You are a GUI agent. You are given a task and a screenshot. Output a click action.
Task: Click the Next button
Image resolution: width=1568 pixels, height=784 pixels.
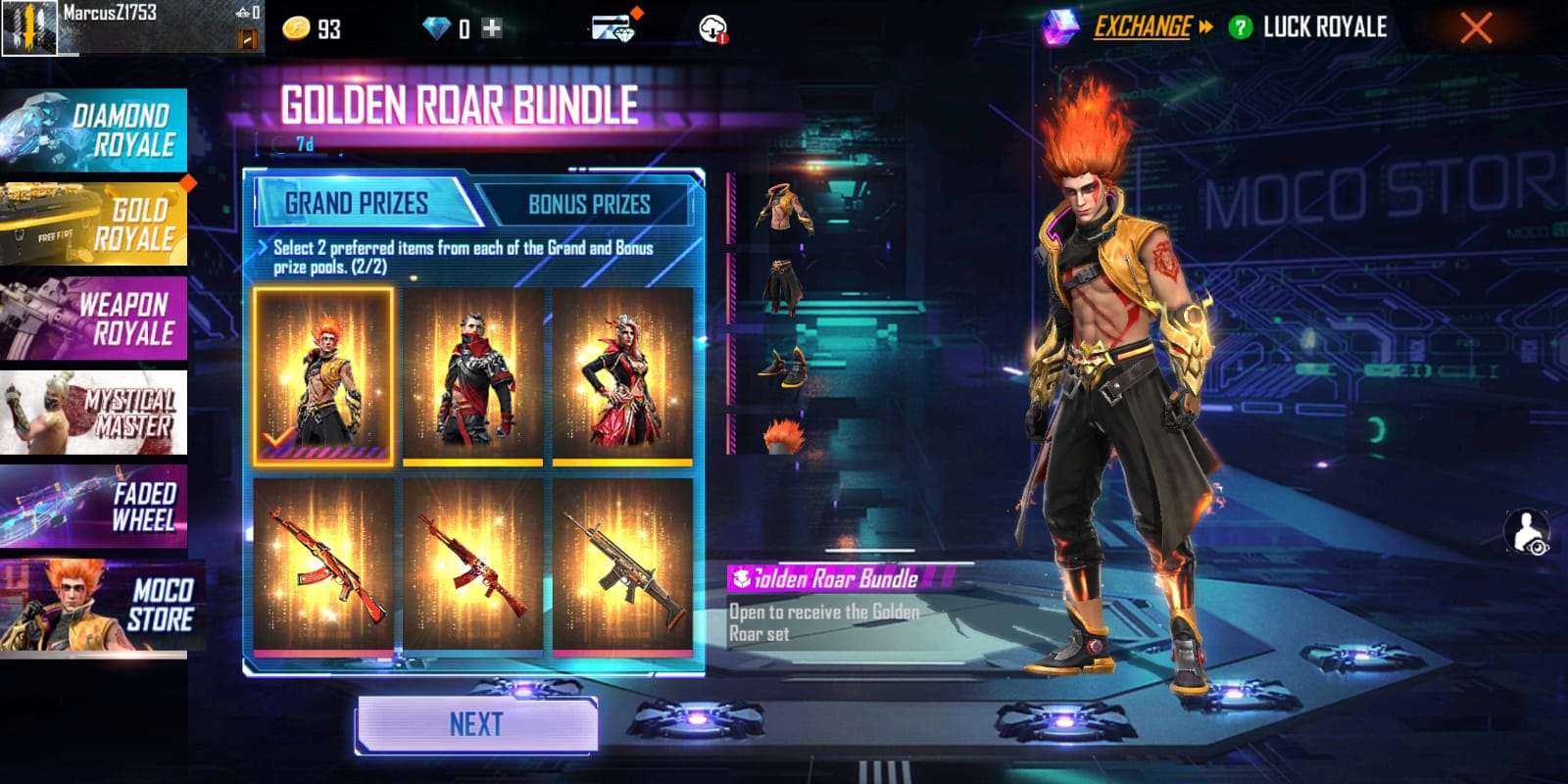pyautogui.click(x=476, y=725)
